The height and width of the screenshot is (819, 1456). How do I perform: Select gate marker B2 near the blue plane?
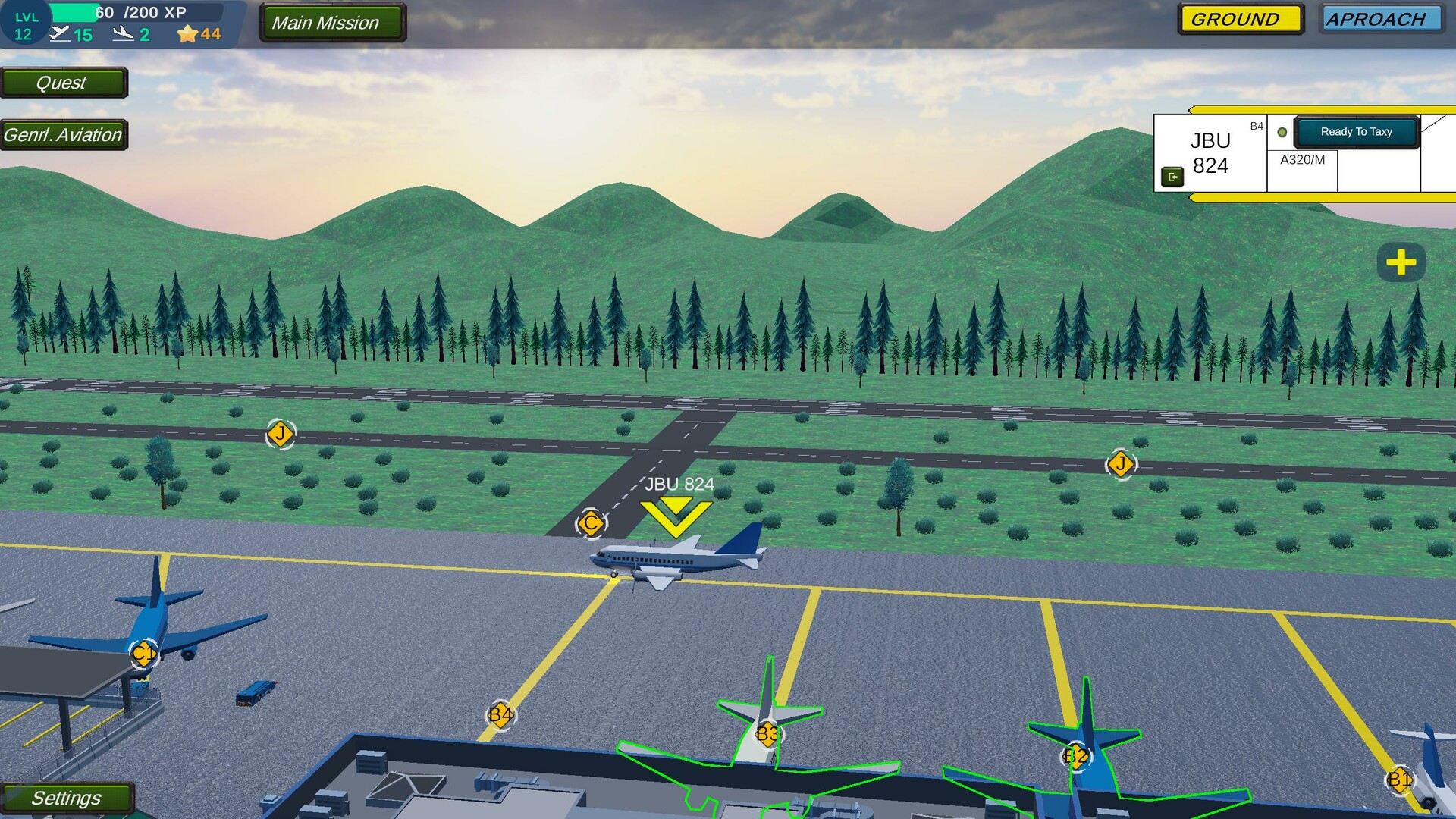point(1074,755)
